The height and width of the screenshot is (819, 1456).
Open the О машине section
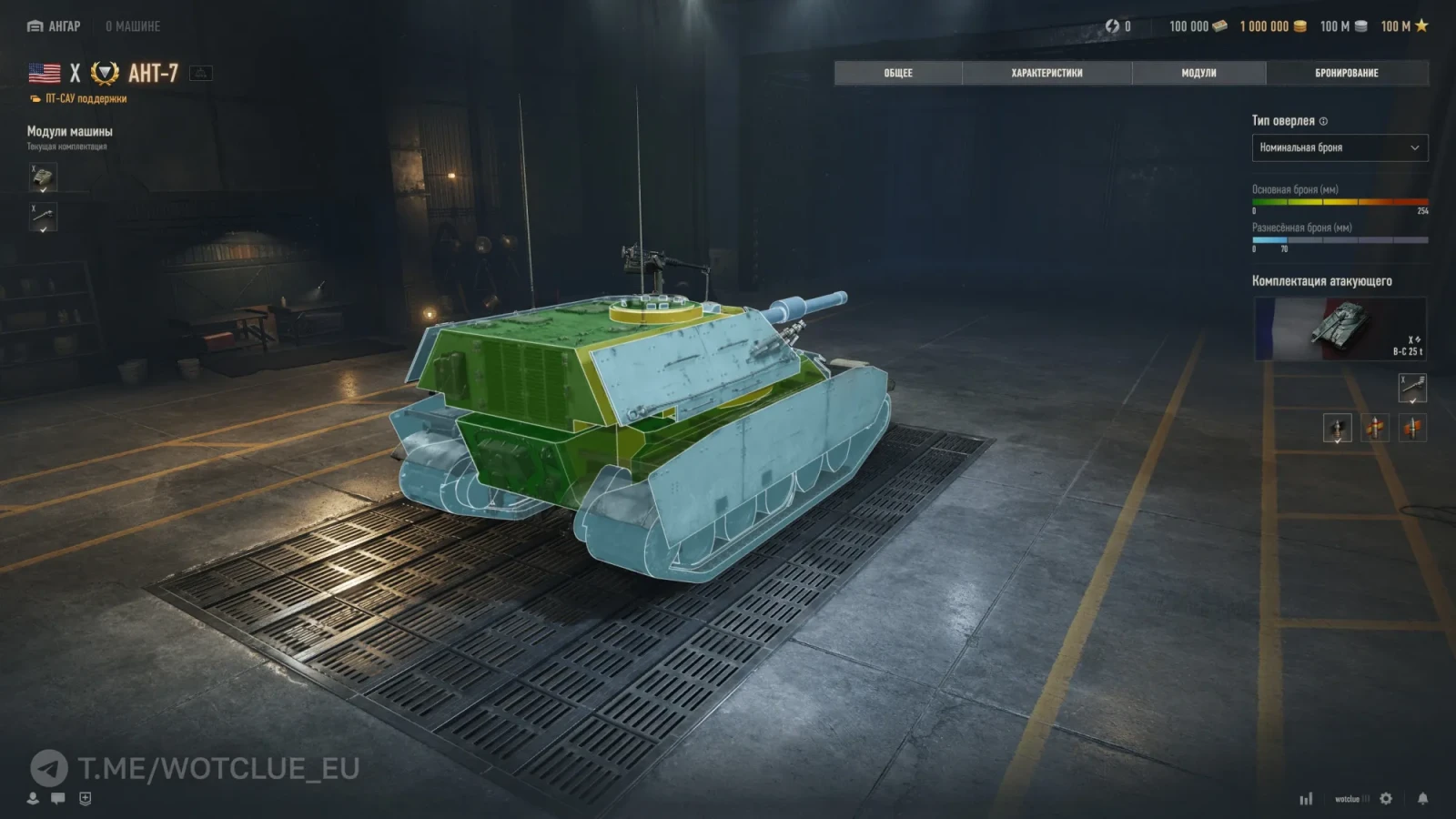pyautogui.click(x=133, y=26)
